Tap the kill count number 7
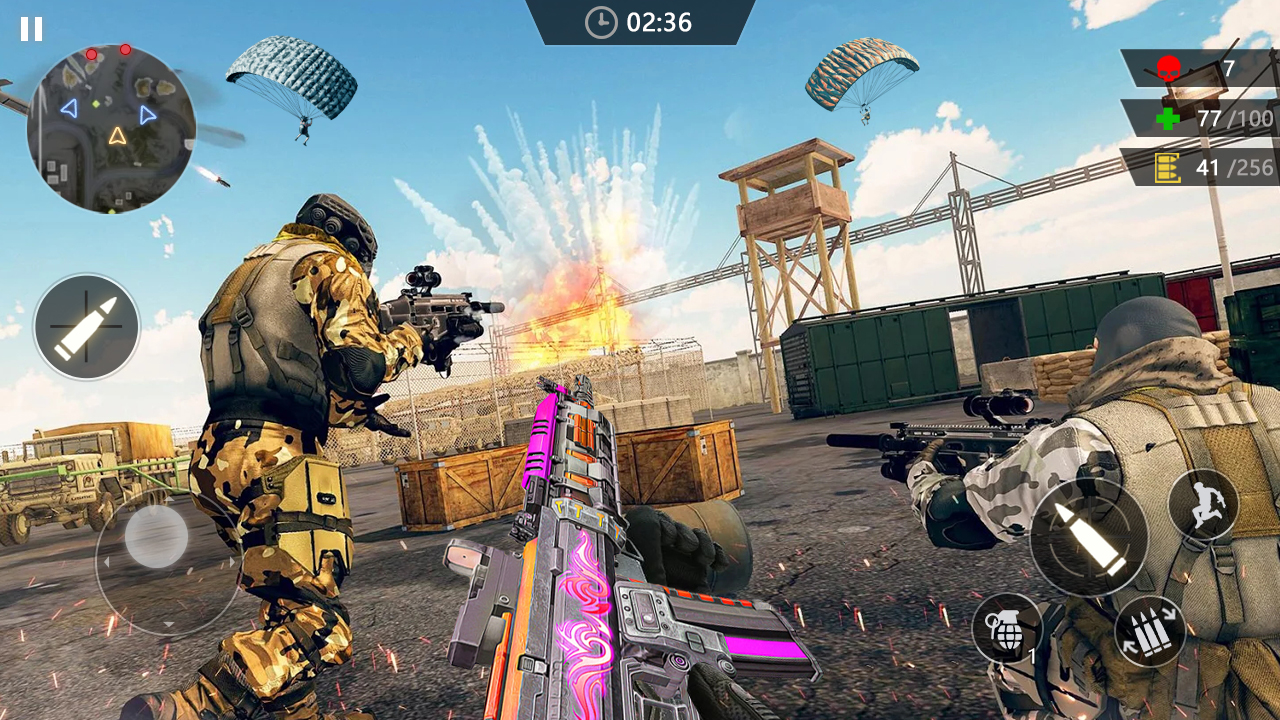 click(1227, 67)
